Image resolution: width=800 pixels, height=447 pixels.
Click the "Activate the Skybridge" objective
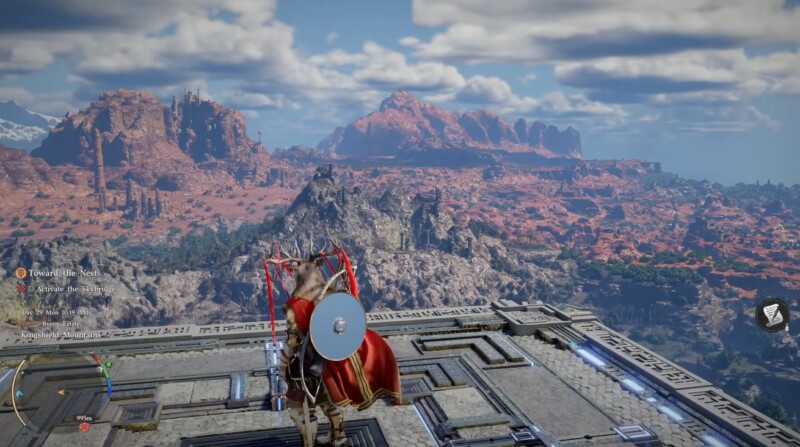tap(70, 289)
